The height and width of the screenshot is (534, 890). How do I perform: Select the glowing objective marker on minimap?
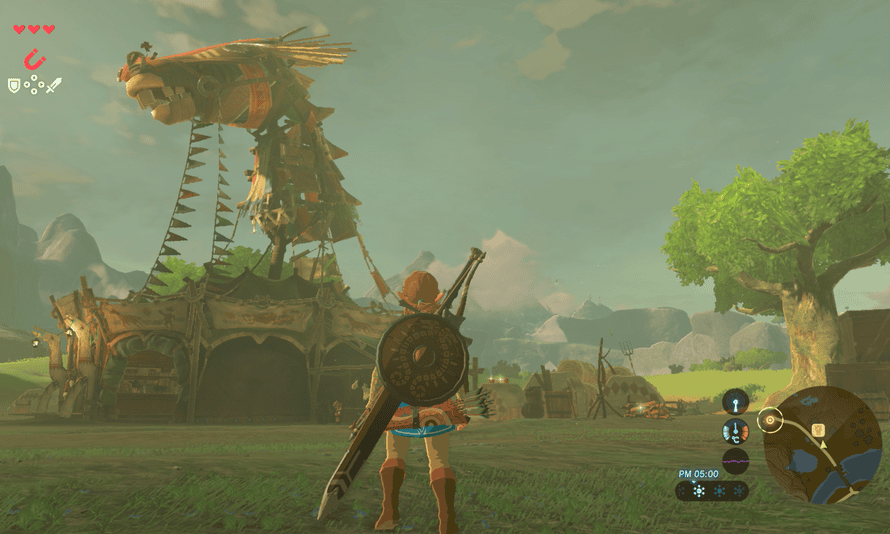tap(771, 420)
